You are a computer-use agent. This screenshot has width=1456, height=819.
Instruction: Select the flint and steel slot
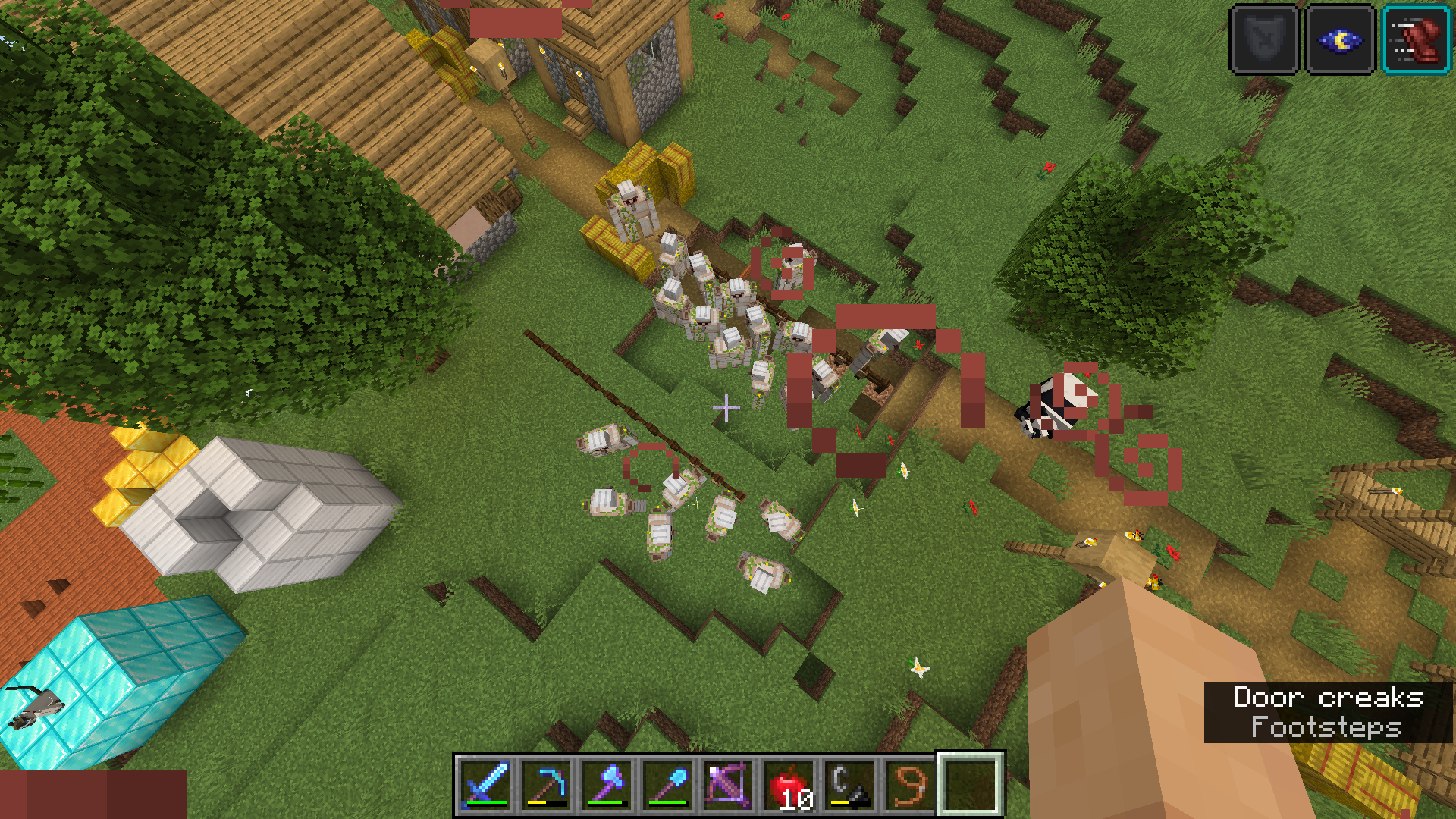coord(849,785)
